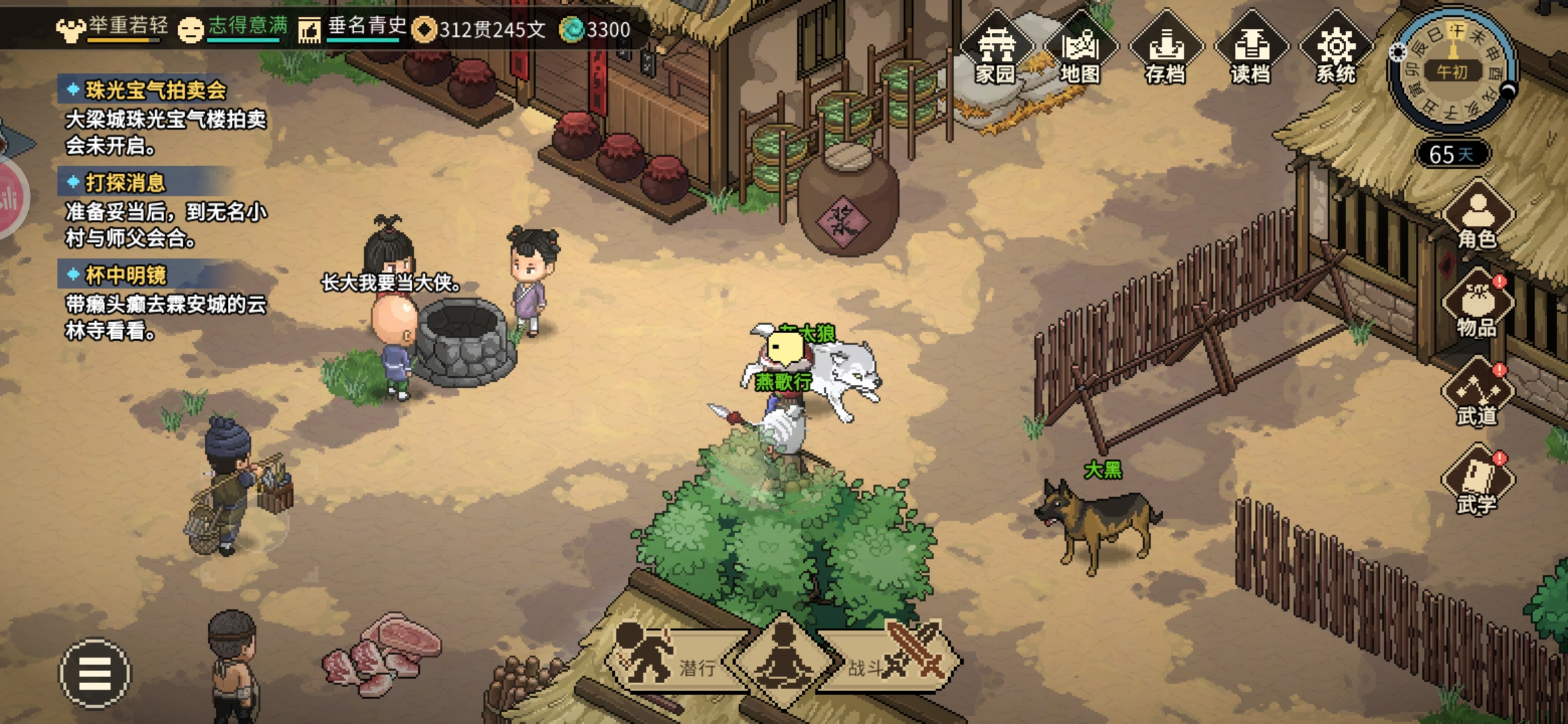Click the 举重若轻 carry weight status
Image resolution: width=1568 pixels, height=724 pixels.
point(113,28)
